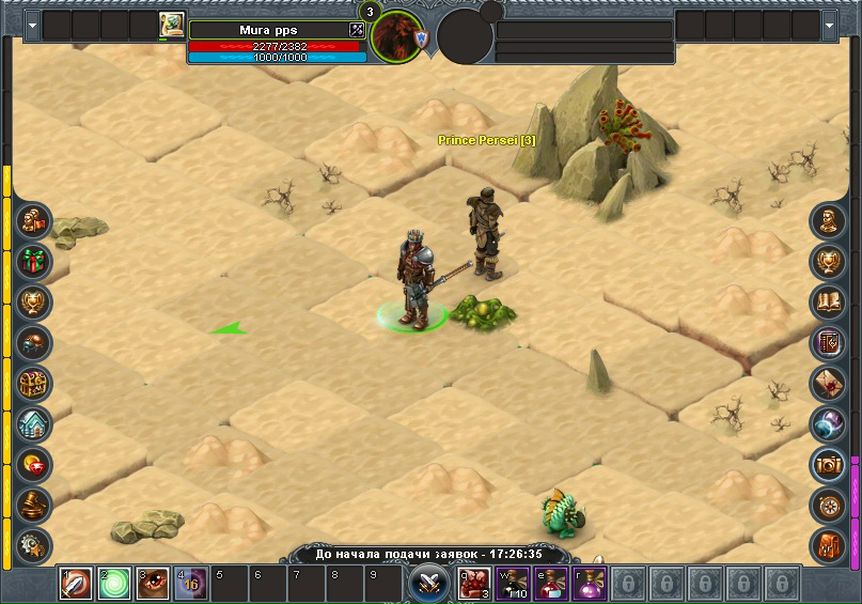Activate the sword strike skill in slot 1
Viewport: 862px width, 604px height.
click(x=76, y=583)
